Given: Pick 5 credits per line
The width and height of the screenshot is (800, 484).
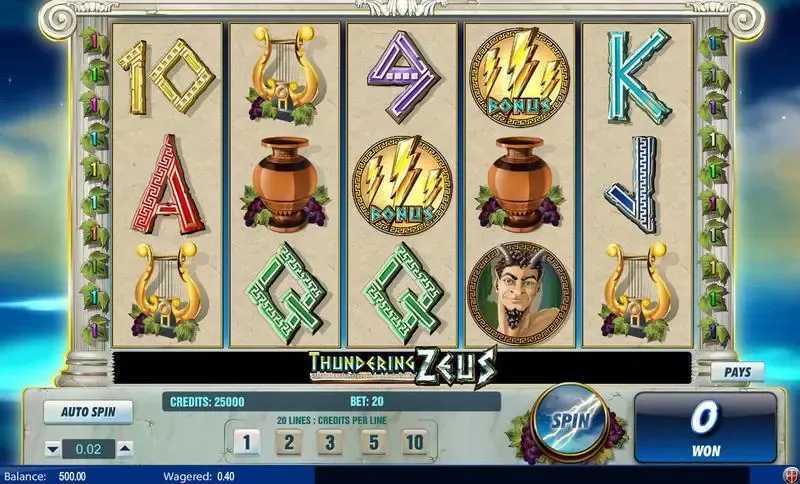Looking at the screenshot, I should point(372,441).
